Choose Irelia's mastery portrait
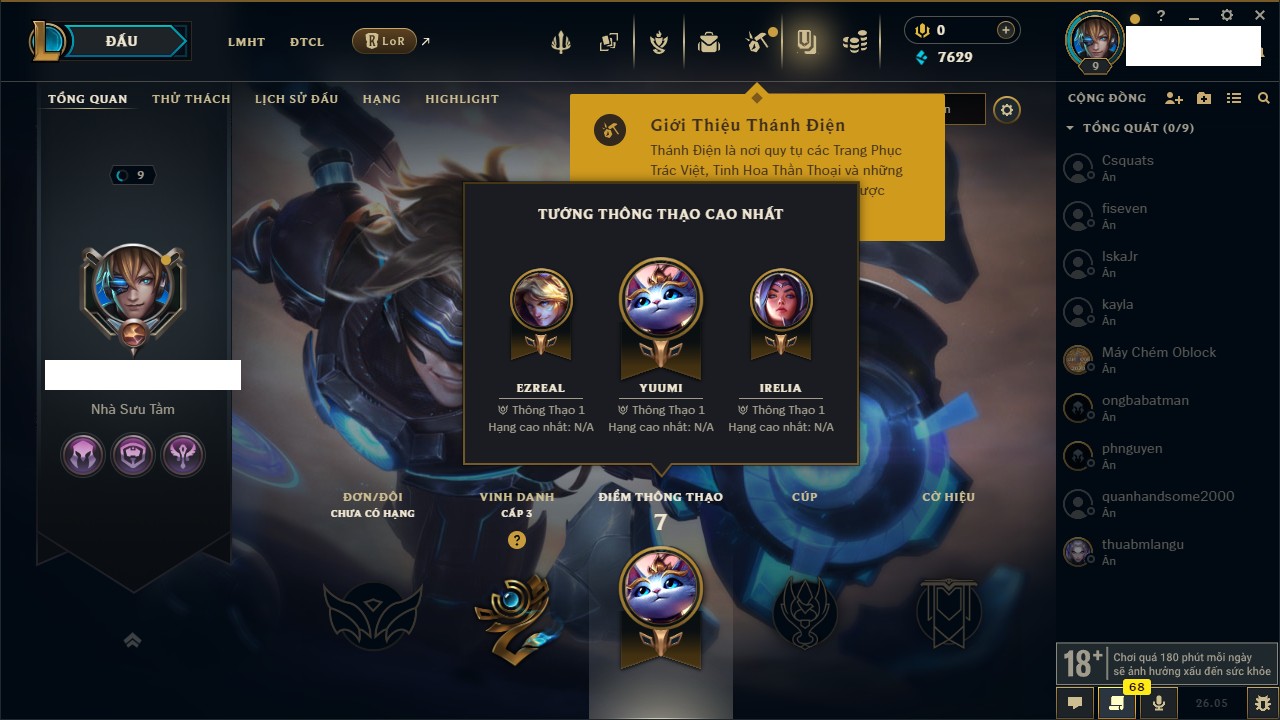 [781, 300]
